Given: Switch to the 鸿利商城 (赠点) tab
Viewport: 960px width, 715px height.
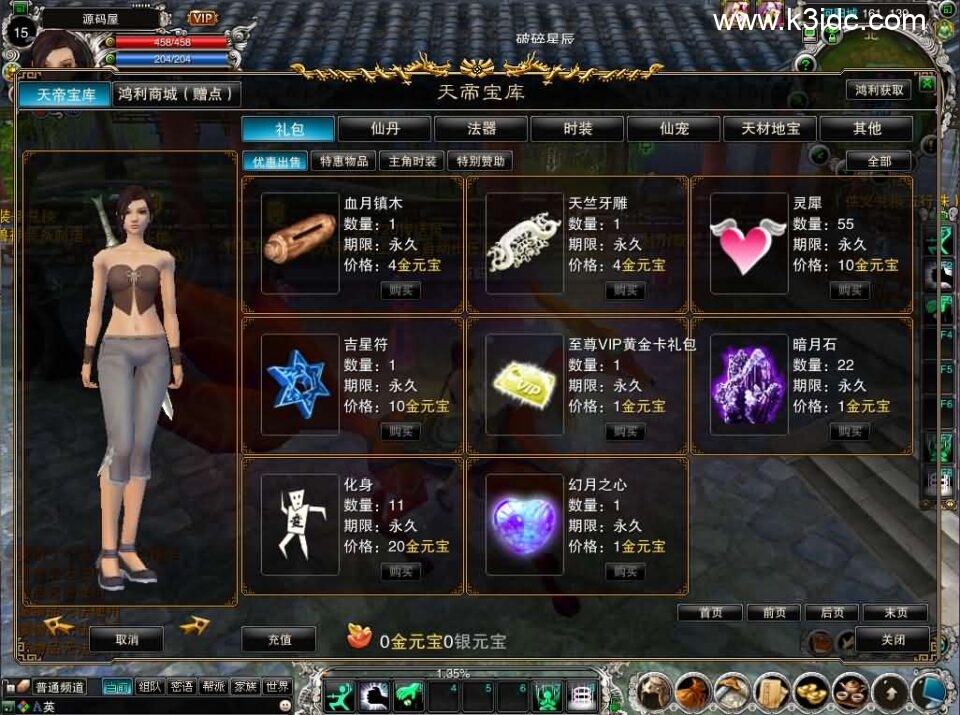Looking at the screenshot, I should (177, 94).
